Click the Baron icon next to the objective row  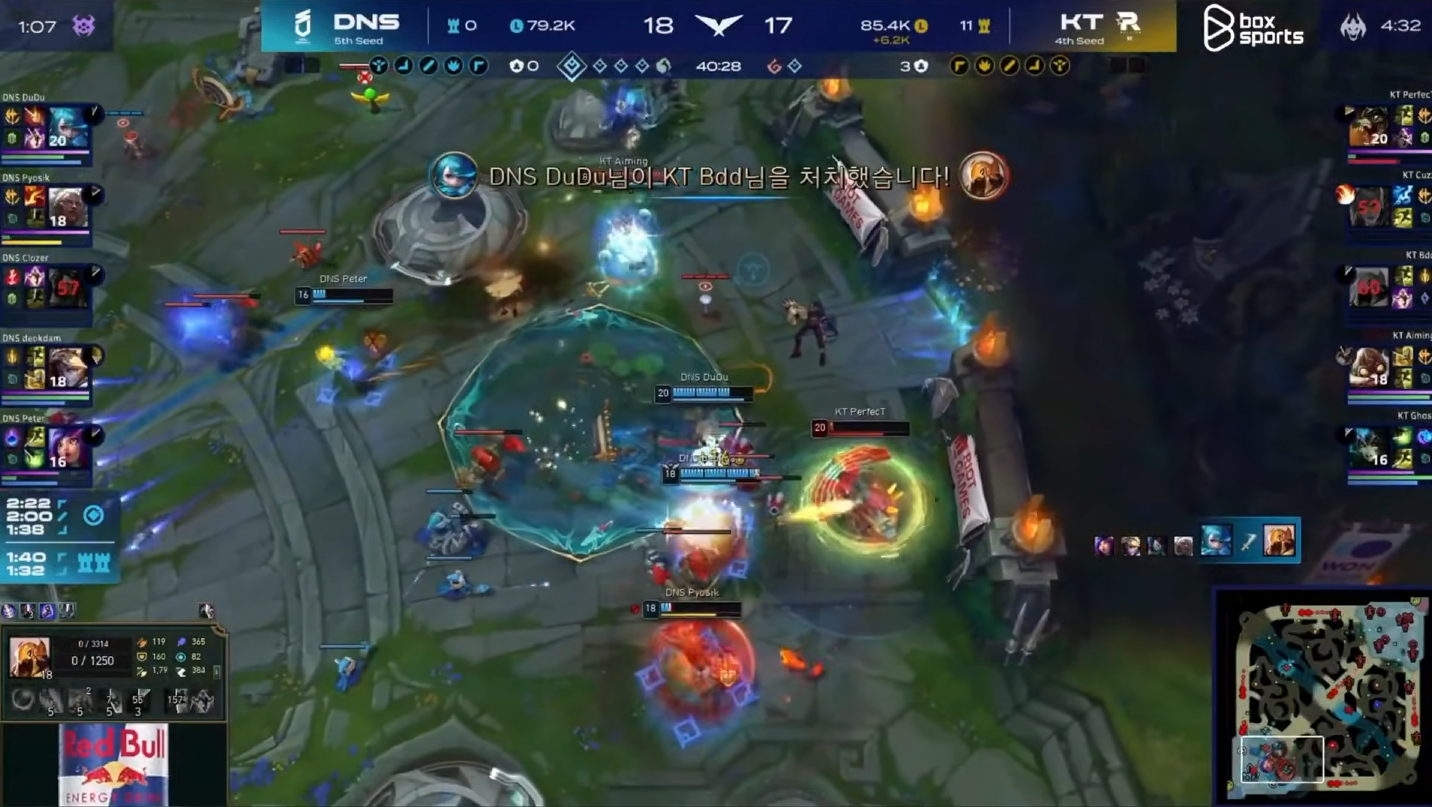(x=516, y=68)
